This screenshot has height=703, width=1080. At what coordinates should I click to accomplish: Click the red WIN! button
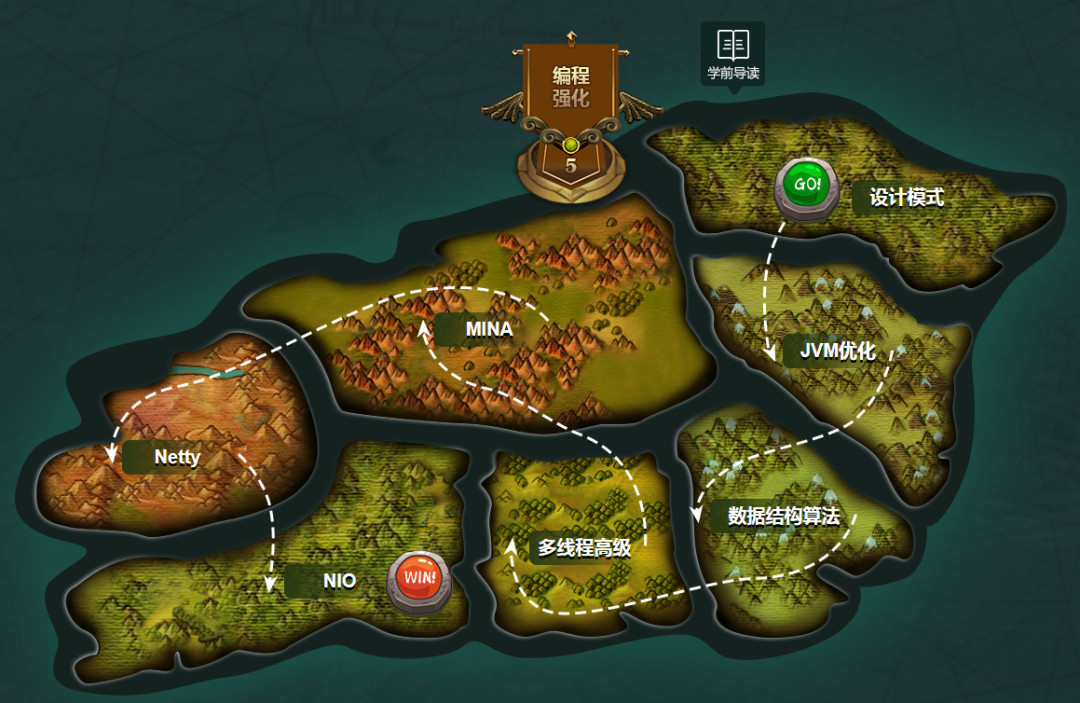[x=419, y=580]
